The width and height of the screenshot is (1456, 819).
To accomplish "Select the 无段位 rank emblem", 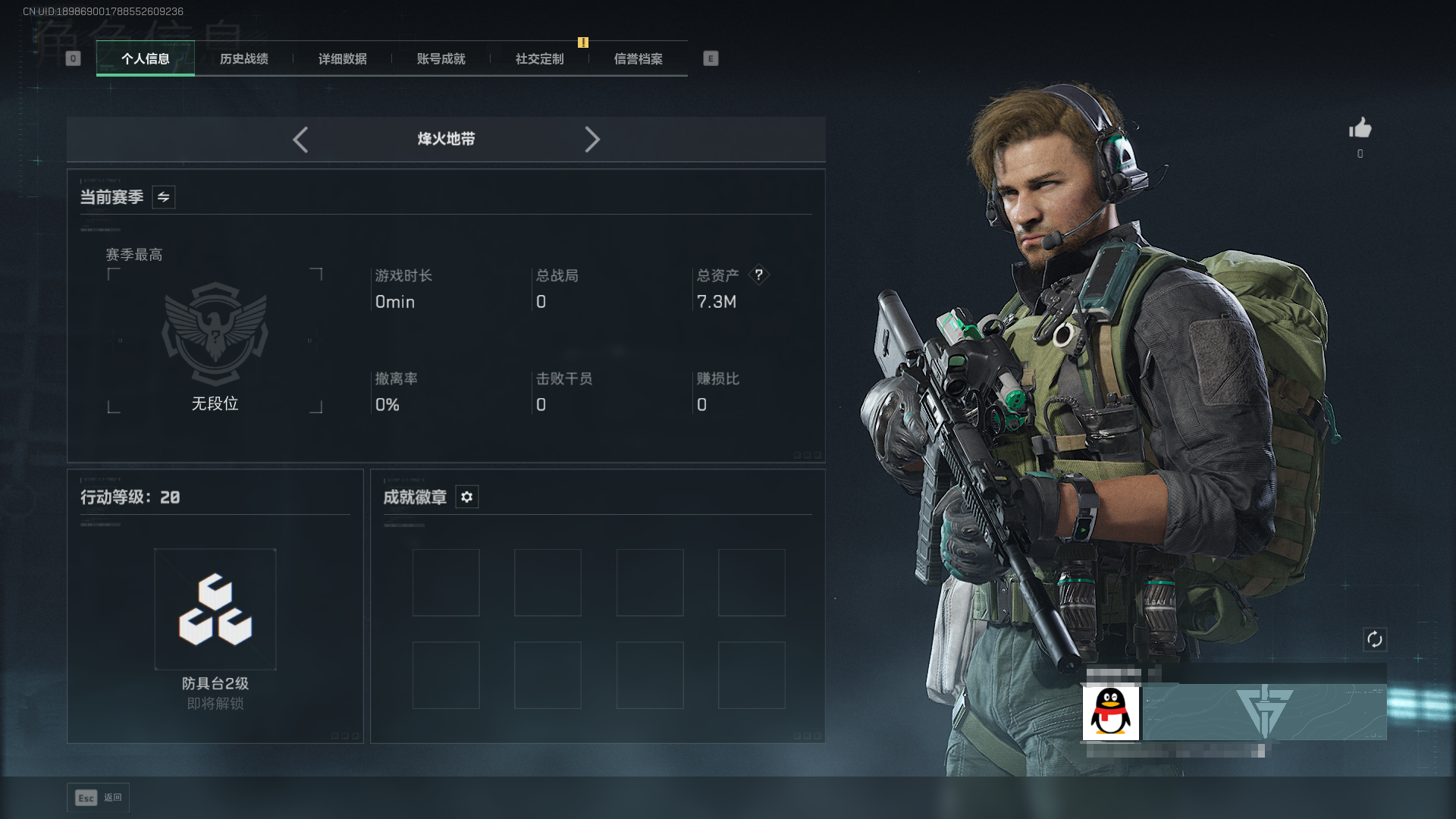I will pos(215,334).
